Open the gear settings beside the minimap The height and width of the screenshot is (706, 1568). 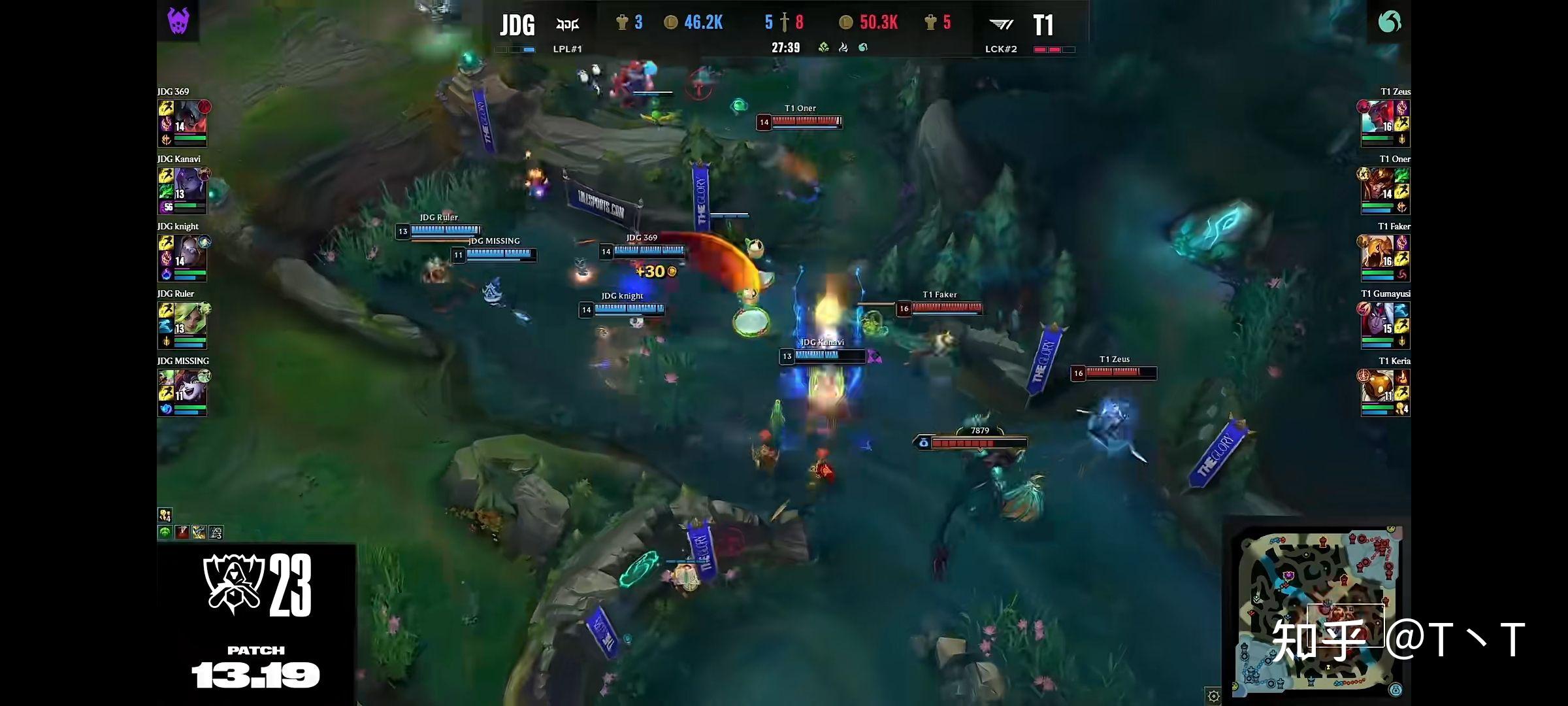(x=1213, y=696)
